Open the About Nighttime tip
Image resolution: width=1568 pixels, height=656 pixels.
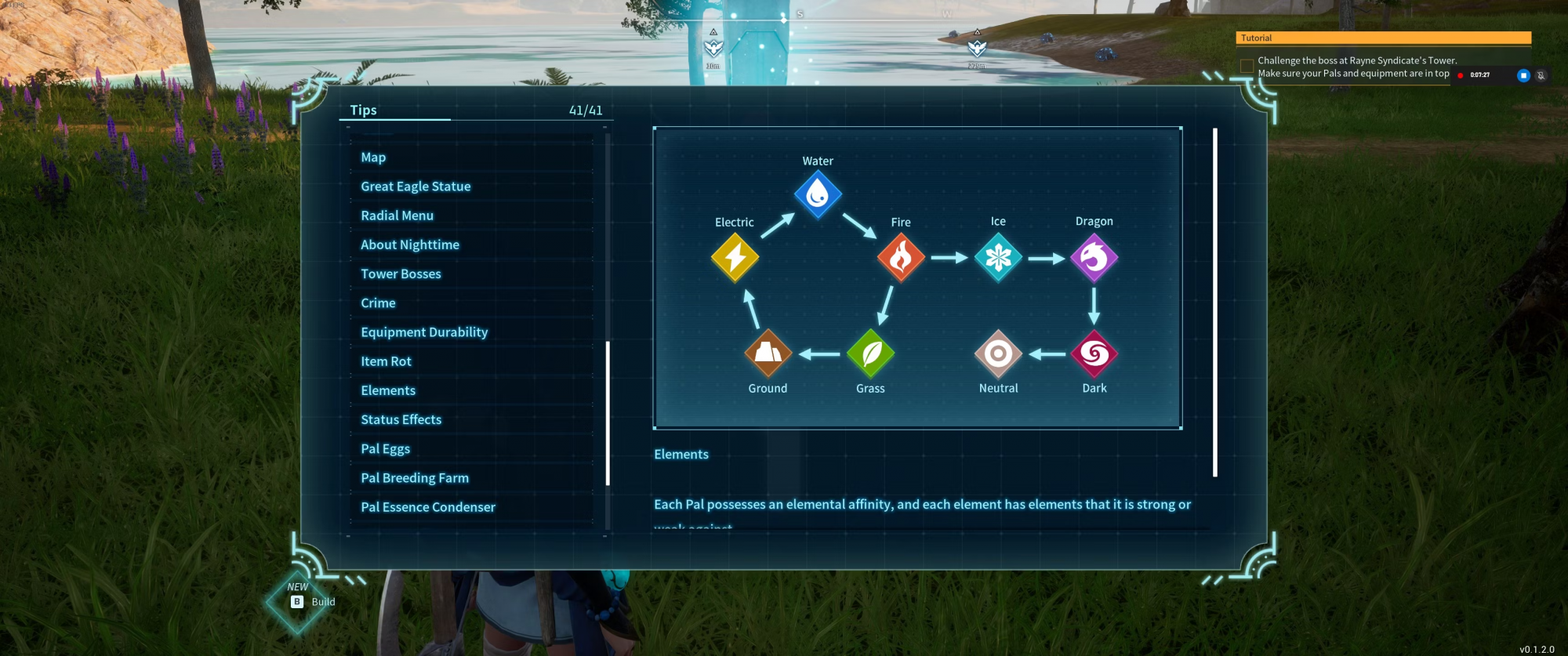410,245
